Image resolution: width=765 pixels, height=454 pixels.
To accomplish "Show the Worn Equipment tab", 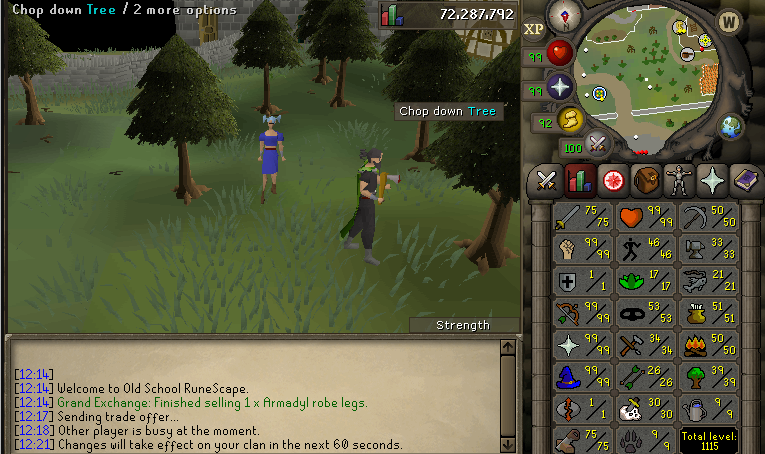I will pyautogui.click(x=679, y=181).
